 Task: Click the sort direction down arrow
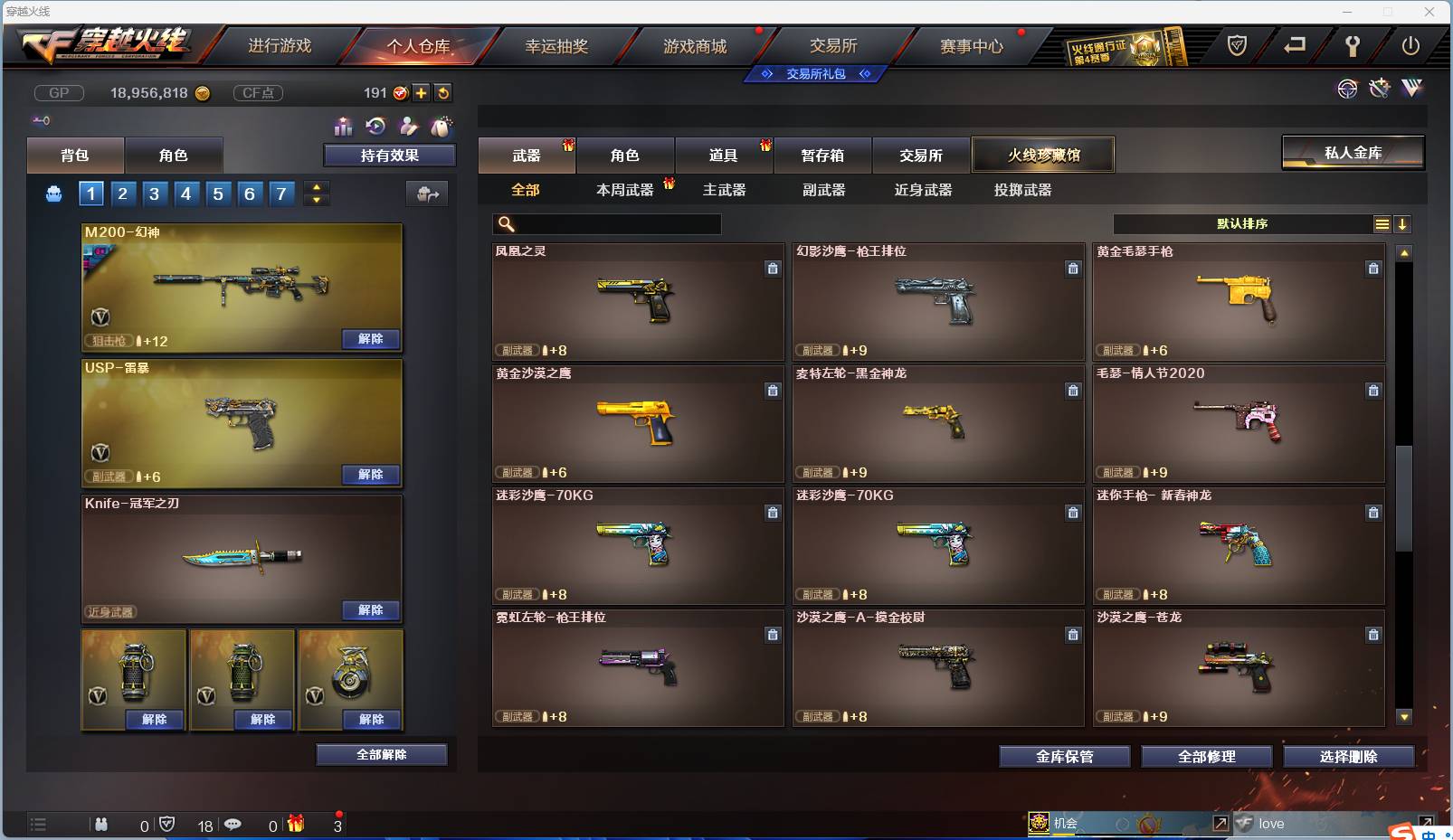[x=1404, y=223]
